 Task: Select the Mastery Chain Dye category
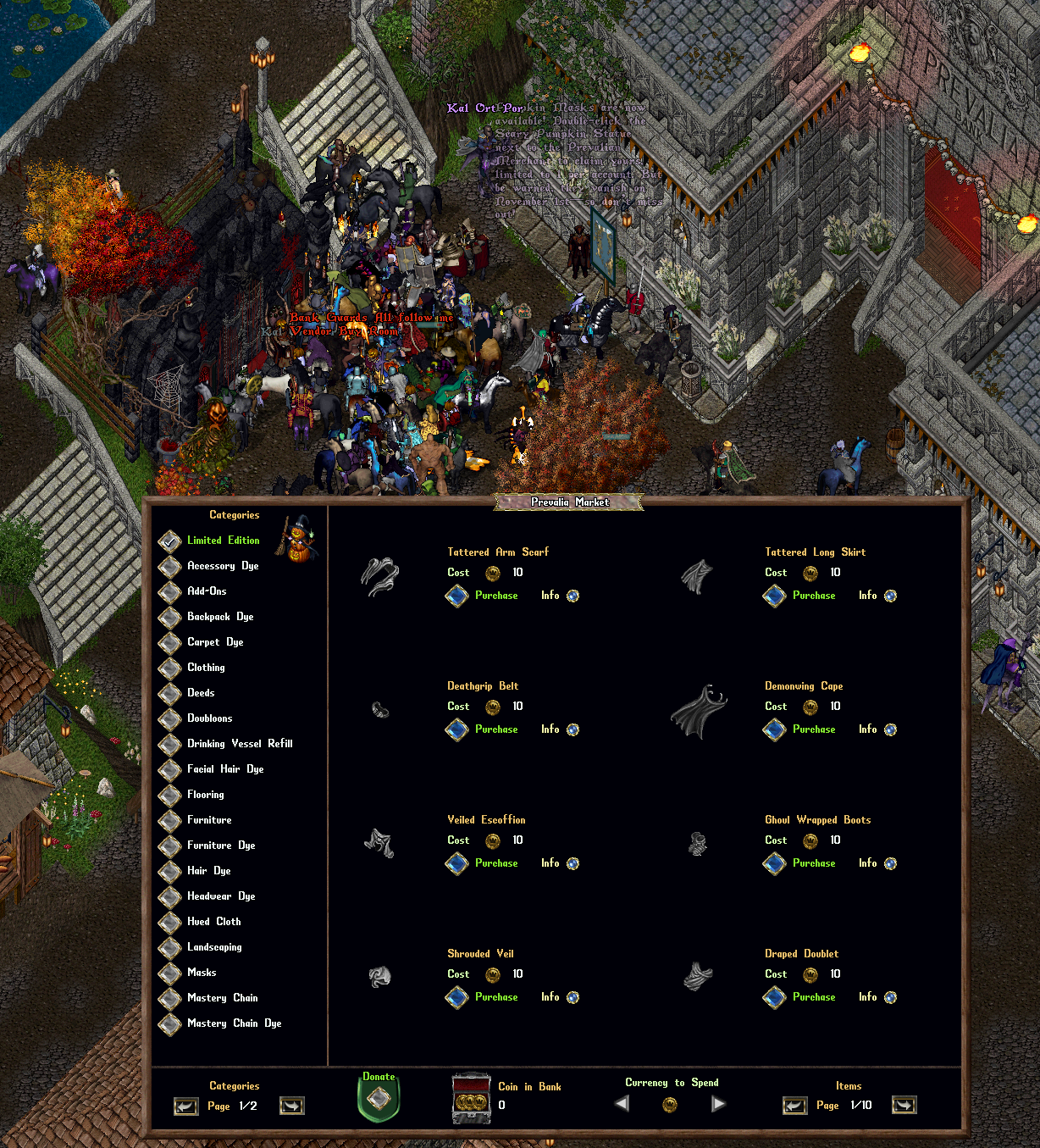point(171,1023)
